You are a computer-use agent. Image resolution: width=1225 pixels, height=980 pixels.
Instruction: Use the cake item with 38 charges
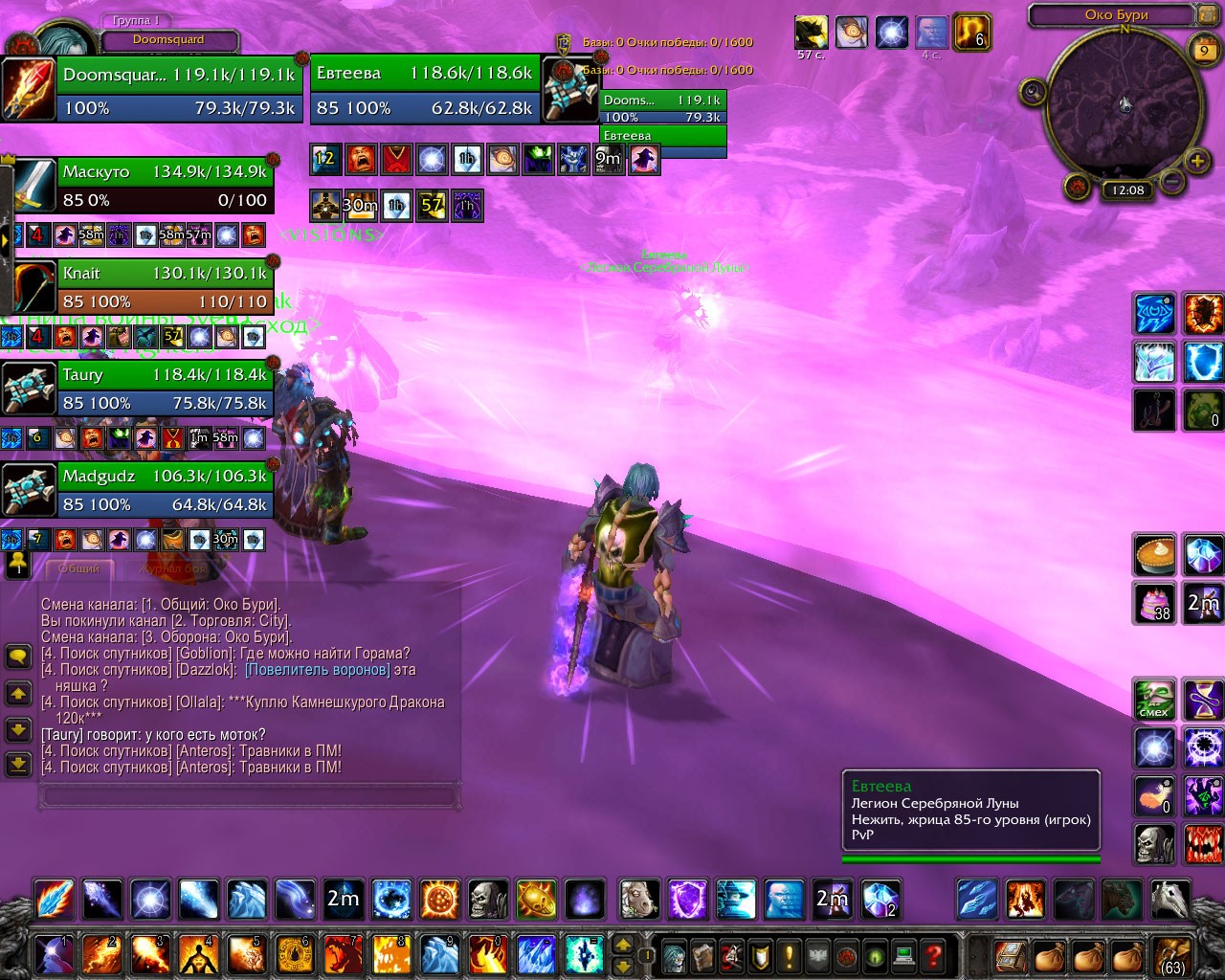pos(1154,603)
